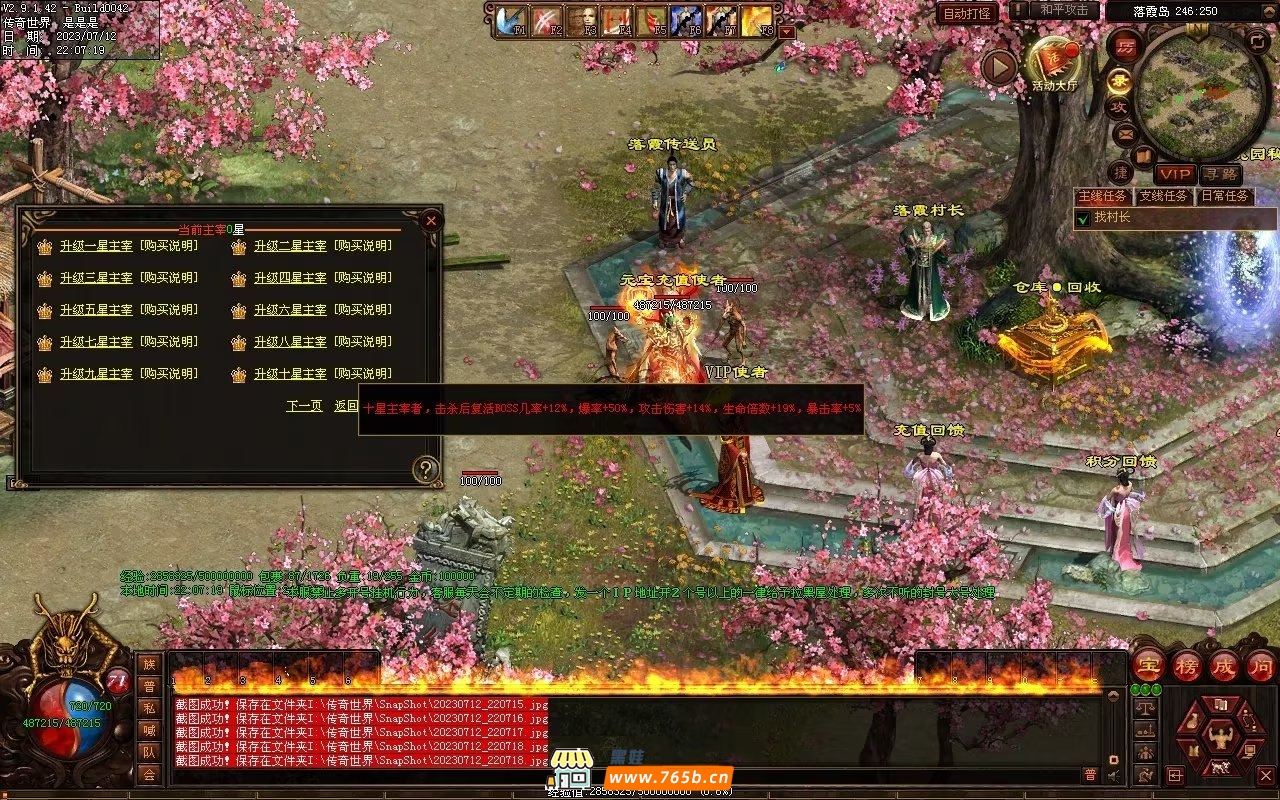Open the 榜 ranking button
The image size is (1280, 800).
1187,666
